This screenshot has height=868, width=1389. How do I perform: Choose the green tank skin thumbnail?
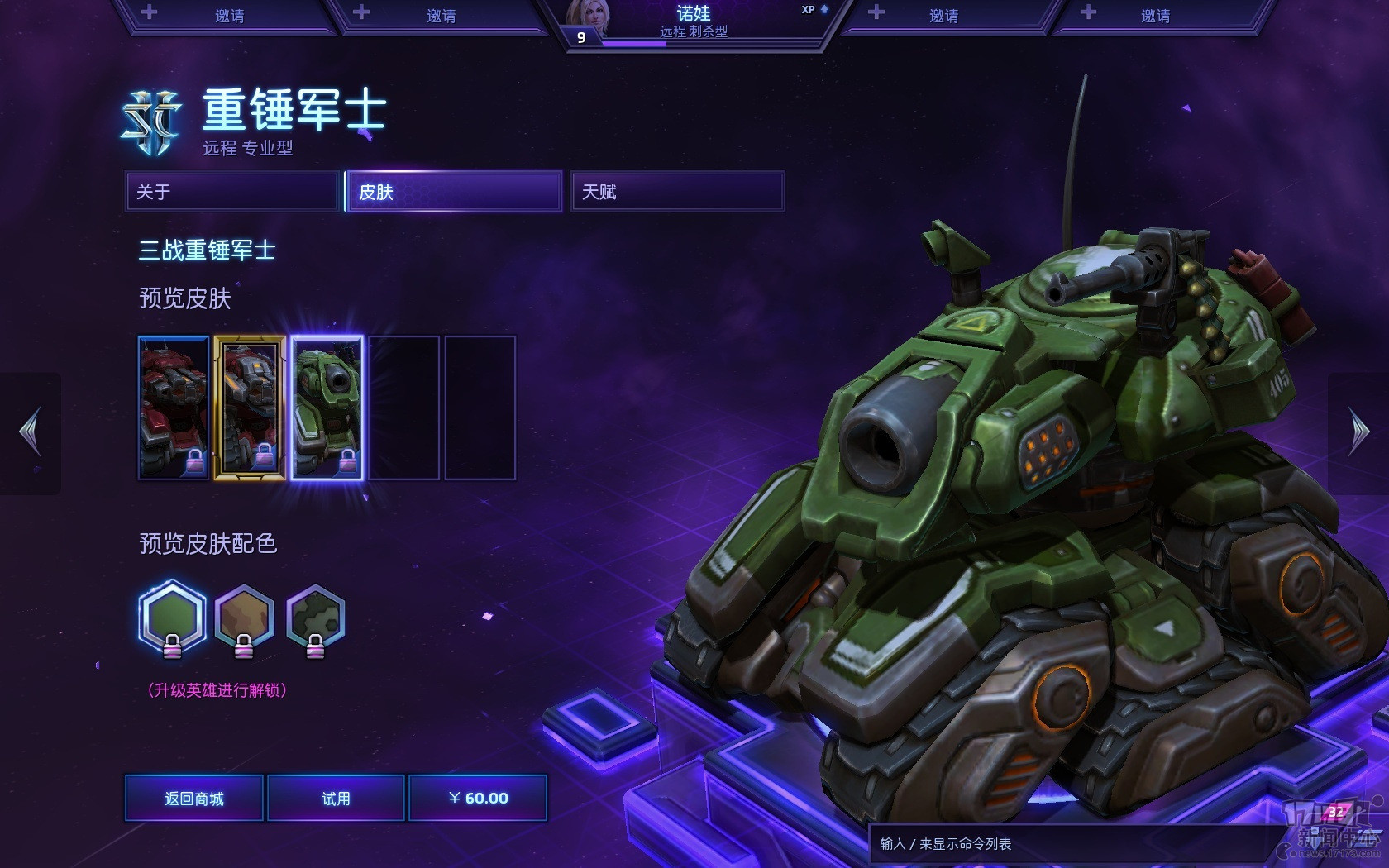[x=327, y=408]
